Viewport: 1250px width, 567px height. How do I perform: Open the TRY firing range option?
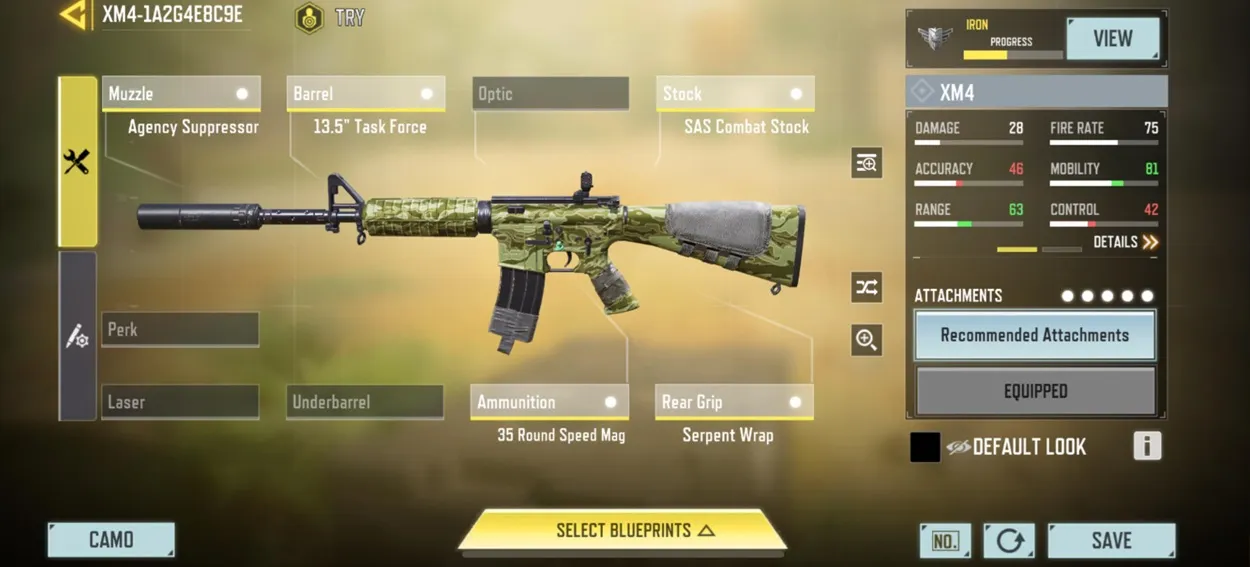point(330,18)
